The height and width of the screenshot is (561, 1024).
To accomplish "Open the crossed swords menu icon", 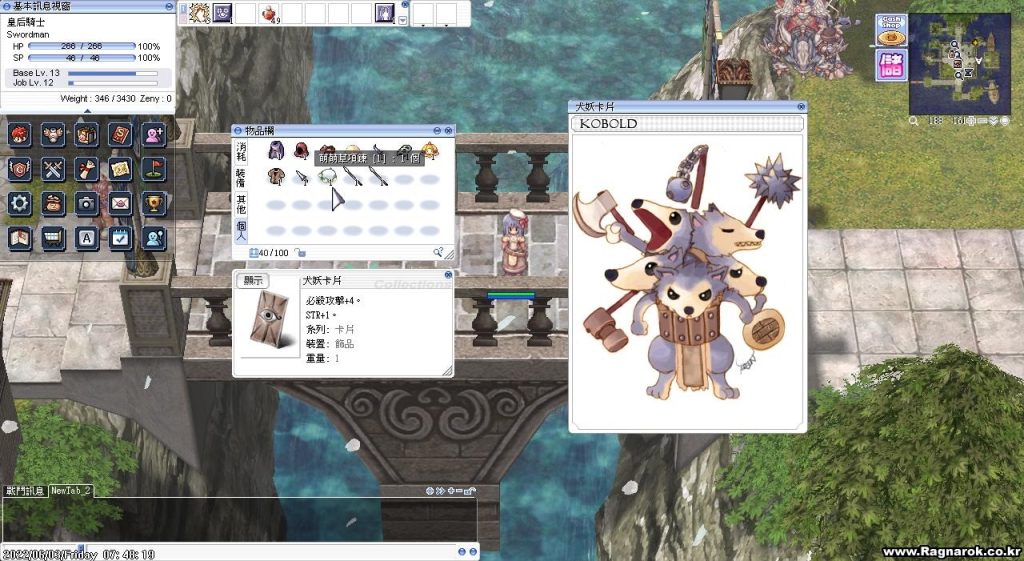I will click(53, 169).
